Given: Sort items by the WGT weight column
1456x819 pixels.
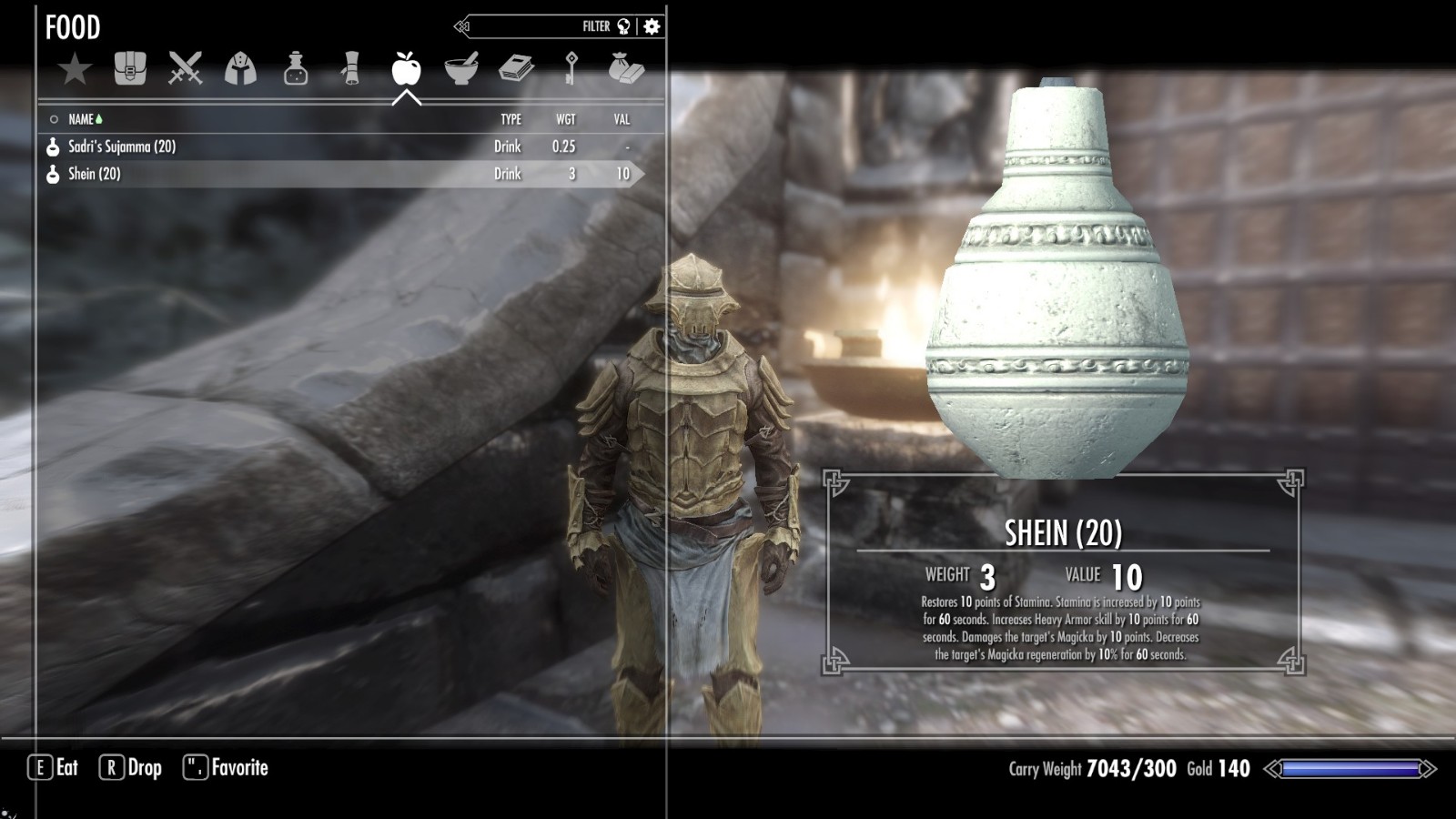Looking at the screenshot, I should point(565,119).
